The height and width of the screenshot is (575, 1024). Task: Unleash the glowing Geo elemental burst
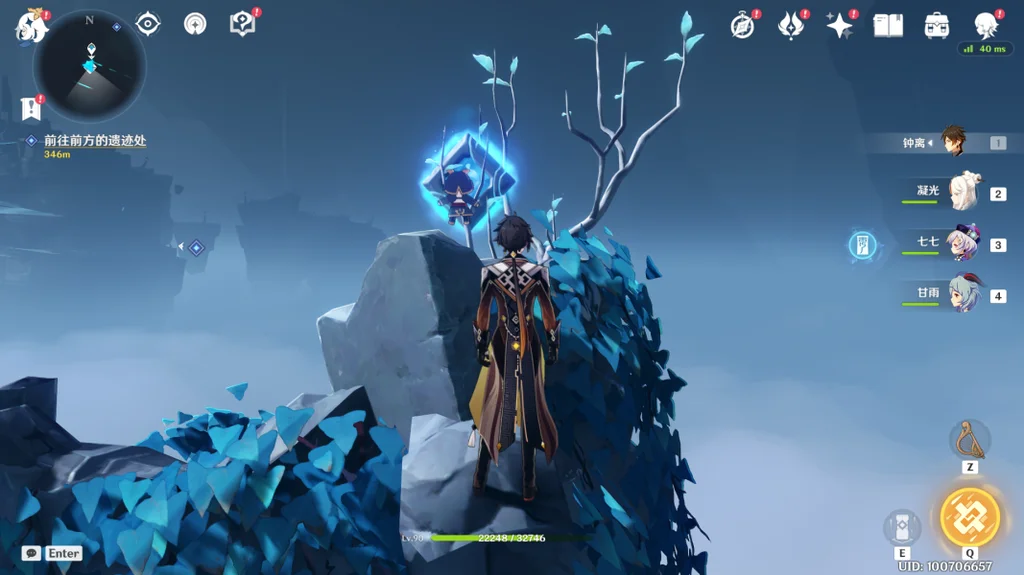[x=969, y=517]
